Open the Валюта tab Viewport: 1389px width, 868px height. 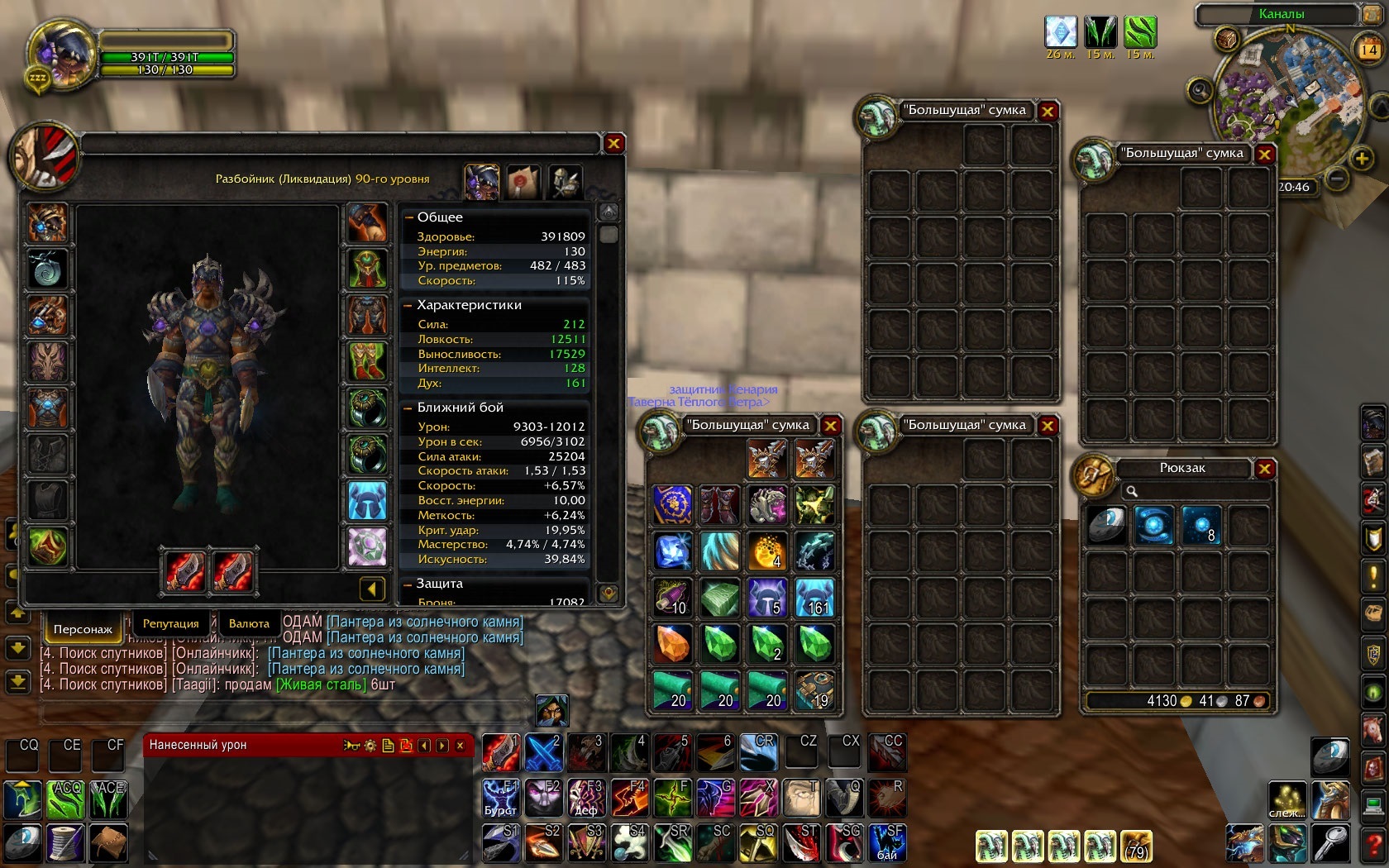point(249,623)
